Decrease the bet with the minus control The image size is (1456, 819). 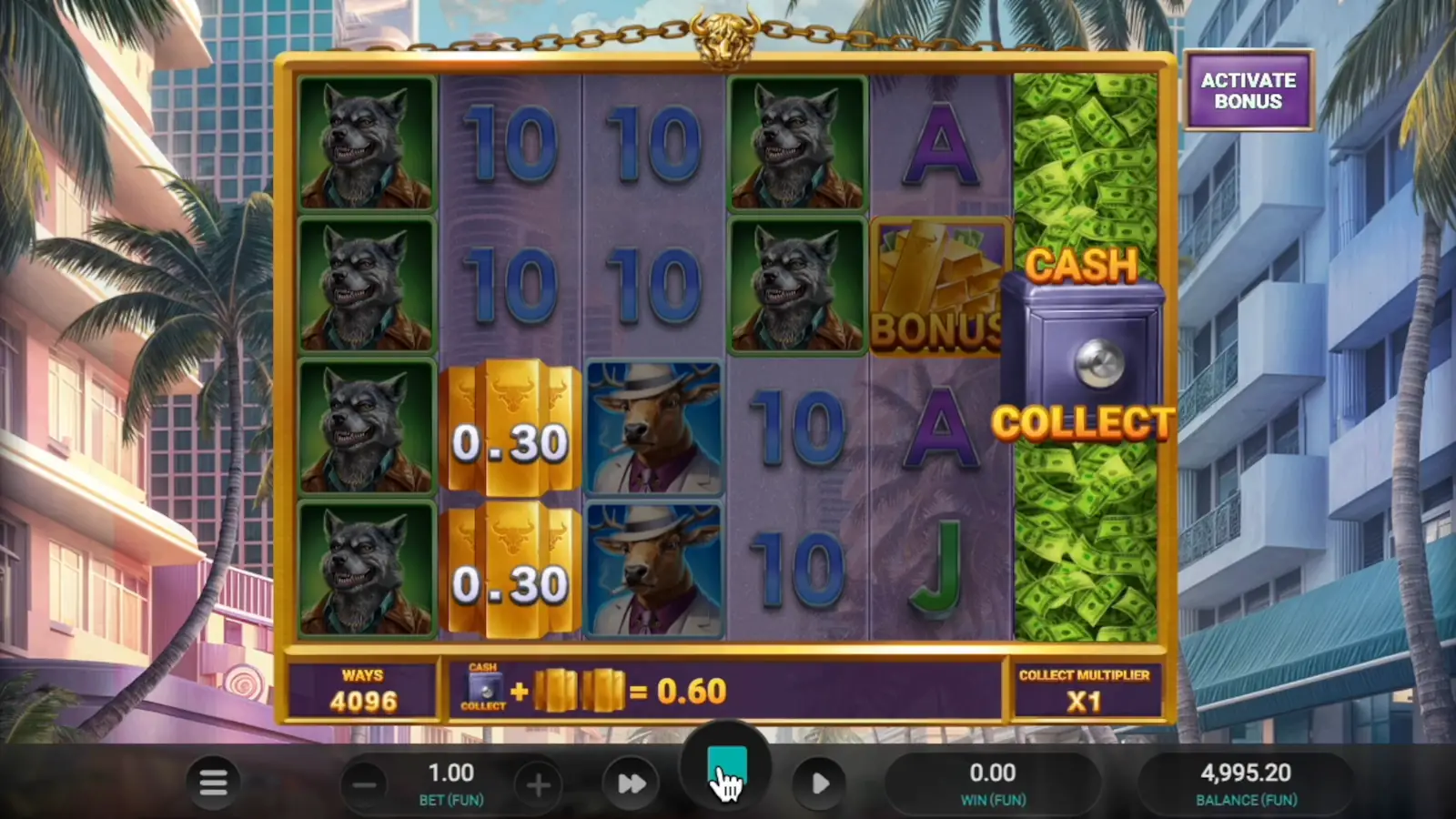365,784
